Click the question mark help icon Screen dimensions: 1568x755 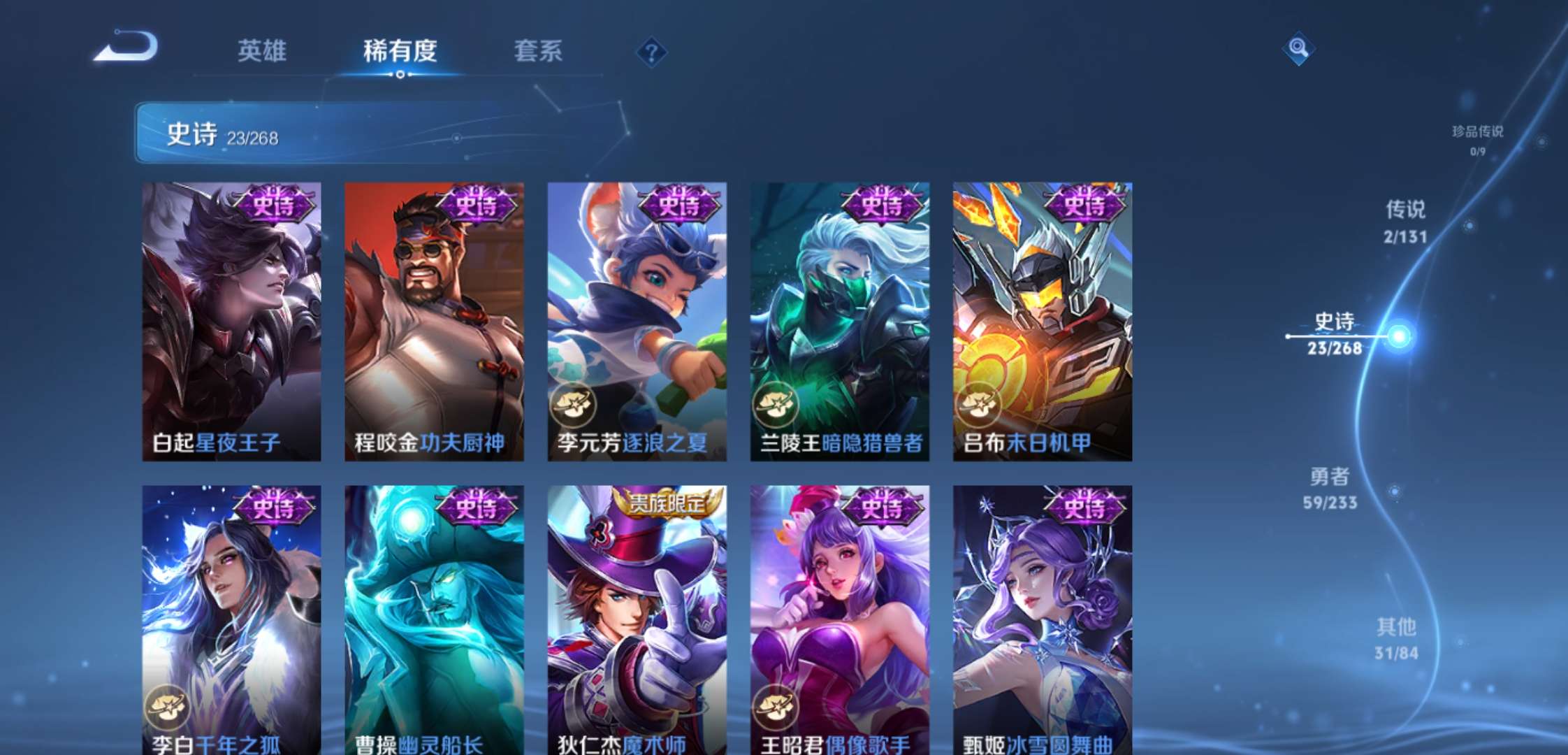[x=651, y=52]
